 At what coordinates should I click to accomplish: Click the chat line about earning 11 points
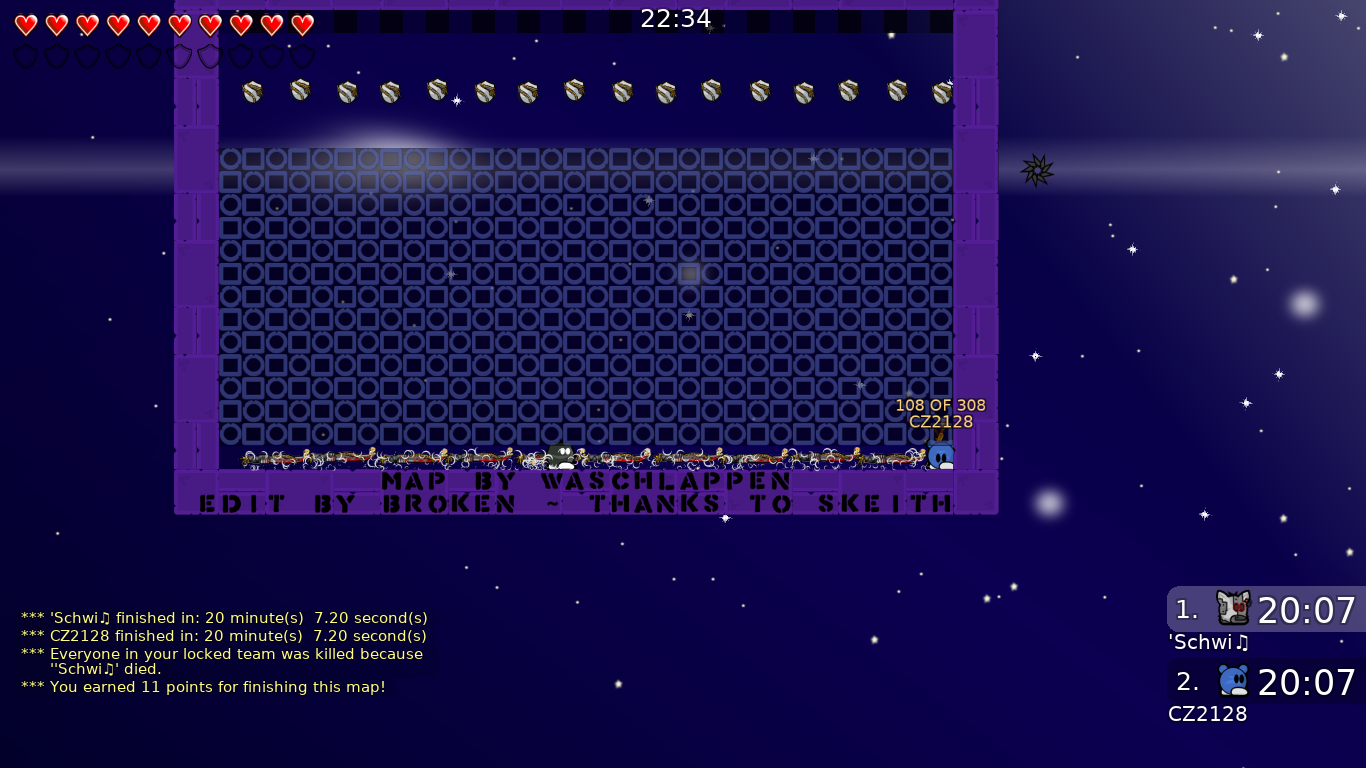(x=203, y=687)
